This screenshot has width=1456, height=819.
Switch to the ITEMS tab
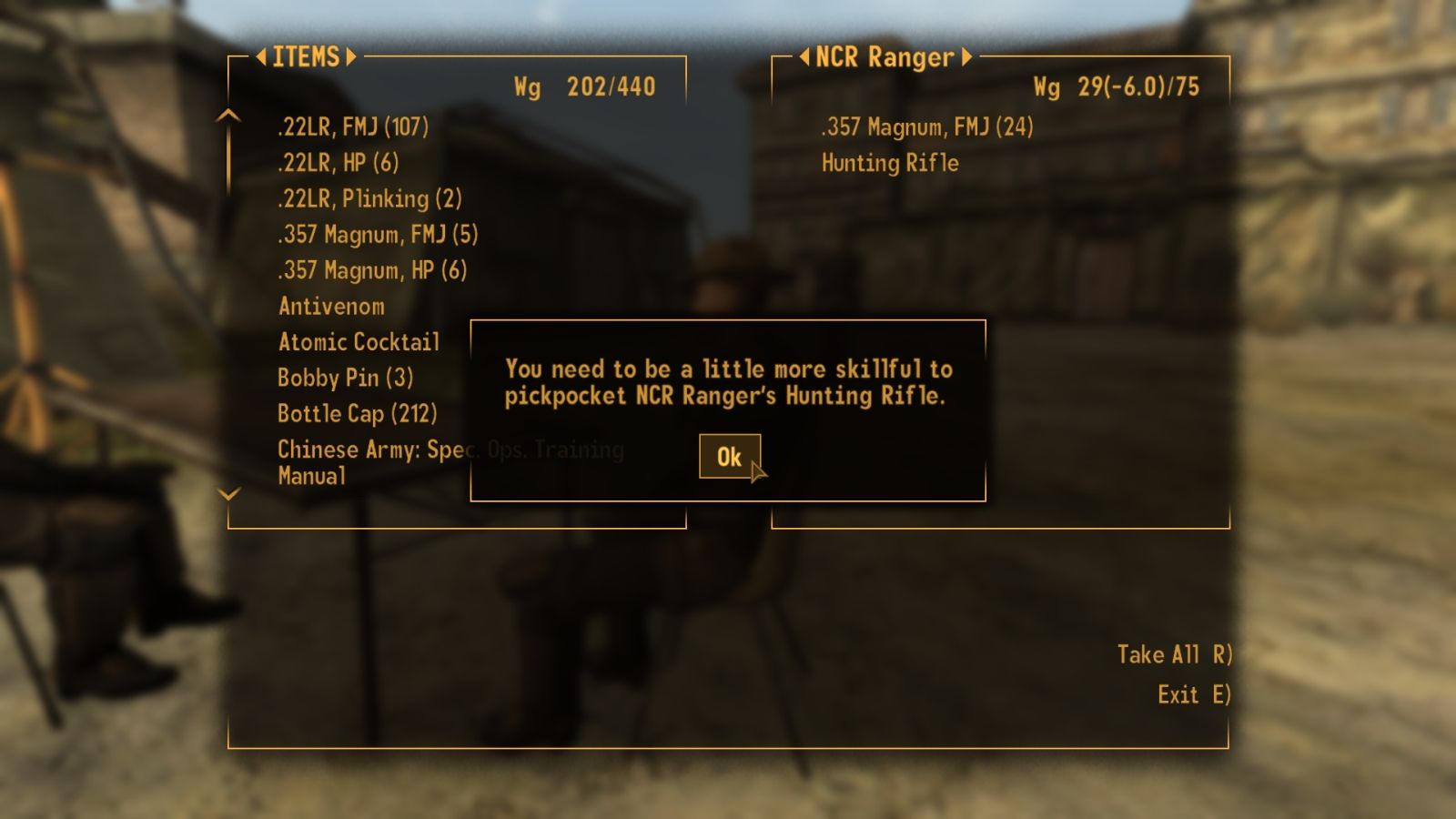tap(307, 57)
